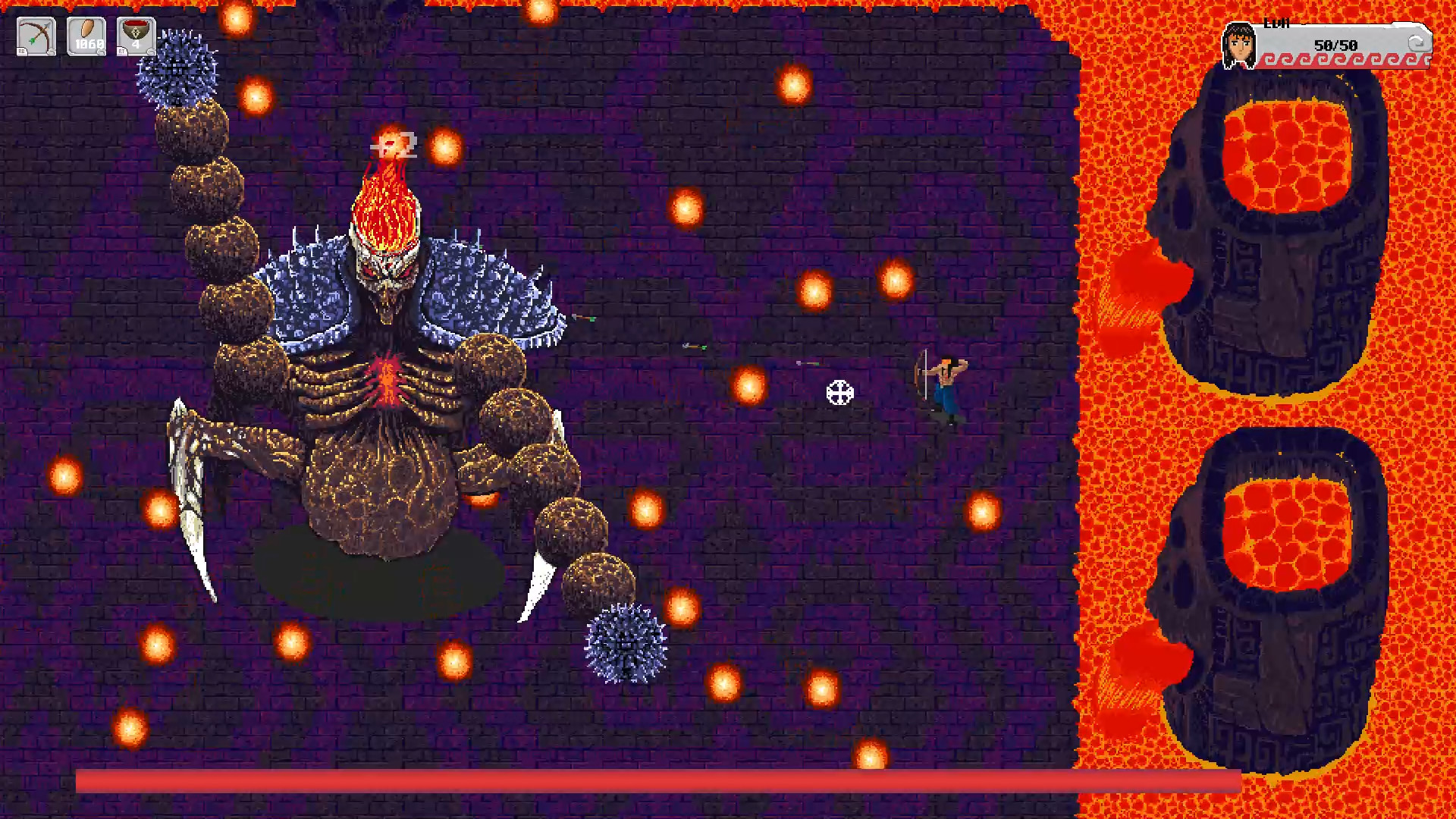Click the swirl icon beside the health bar
The image size is (1456, 819).
point(1417,43)
